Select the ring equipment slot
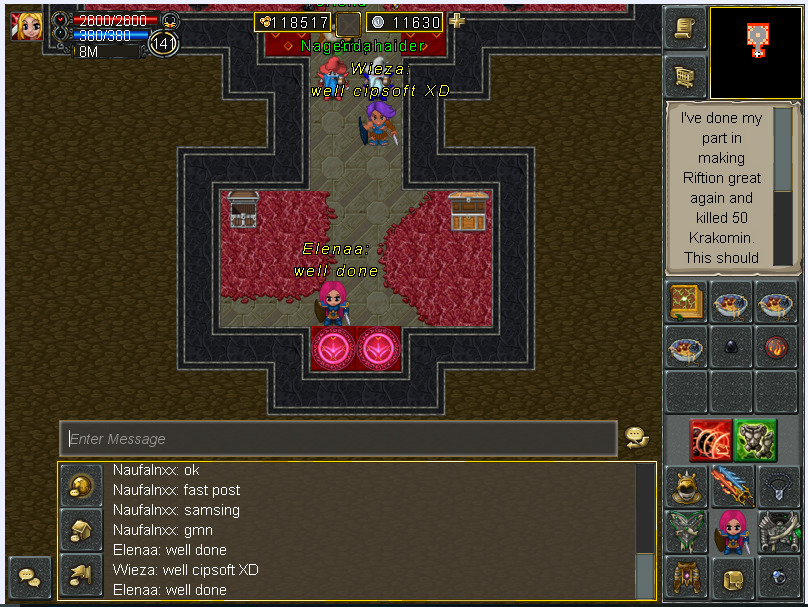The image size is (808, 607). [x=777, y=578]
